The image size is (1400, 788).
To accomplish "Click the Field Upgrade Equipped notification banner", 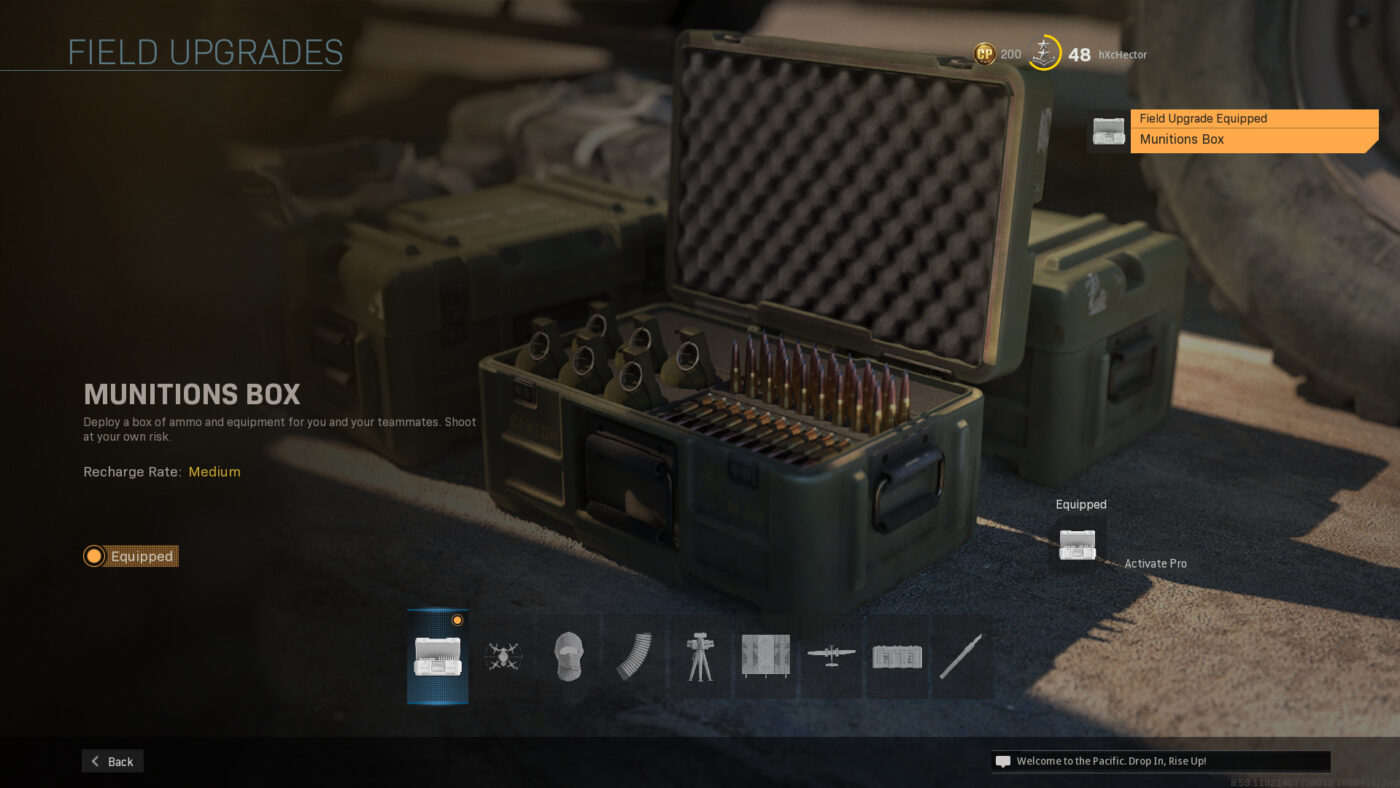I will [1253, 130].
